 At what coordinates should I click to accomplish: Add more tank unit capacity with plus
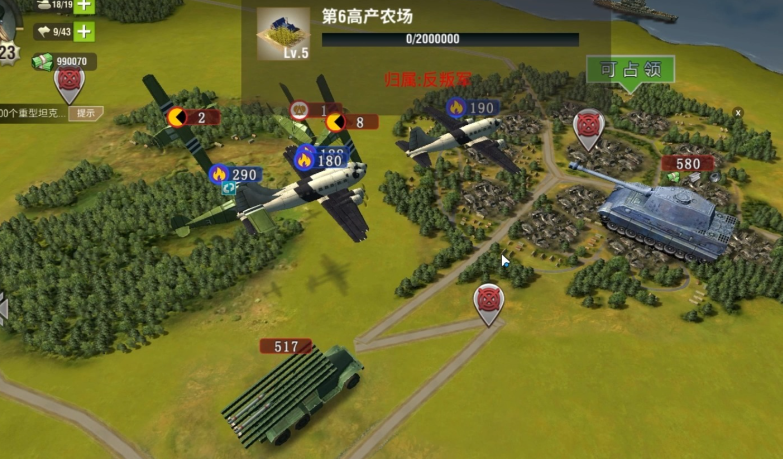pos(84,5)
